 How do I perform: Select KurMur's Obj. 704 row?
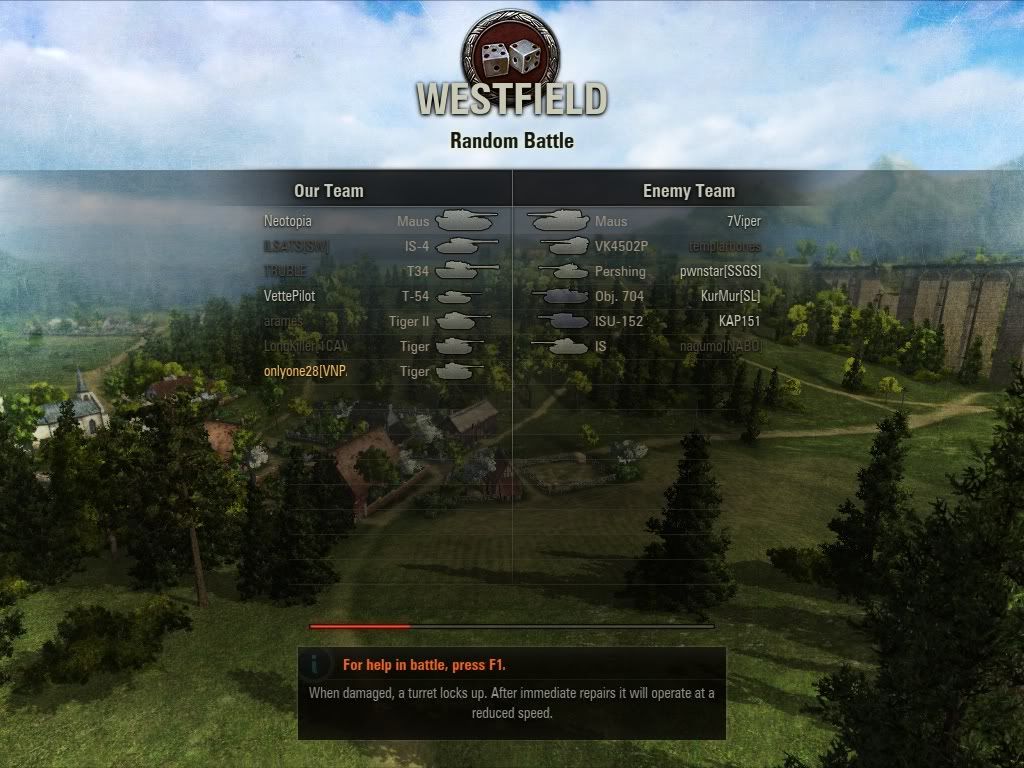click(x=645, y=296)
